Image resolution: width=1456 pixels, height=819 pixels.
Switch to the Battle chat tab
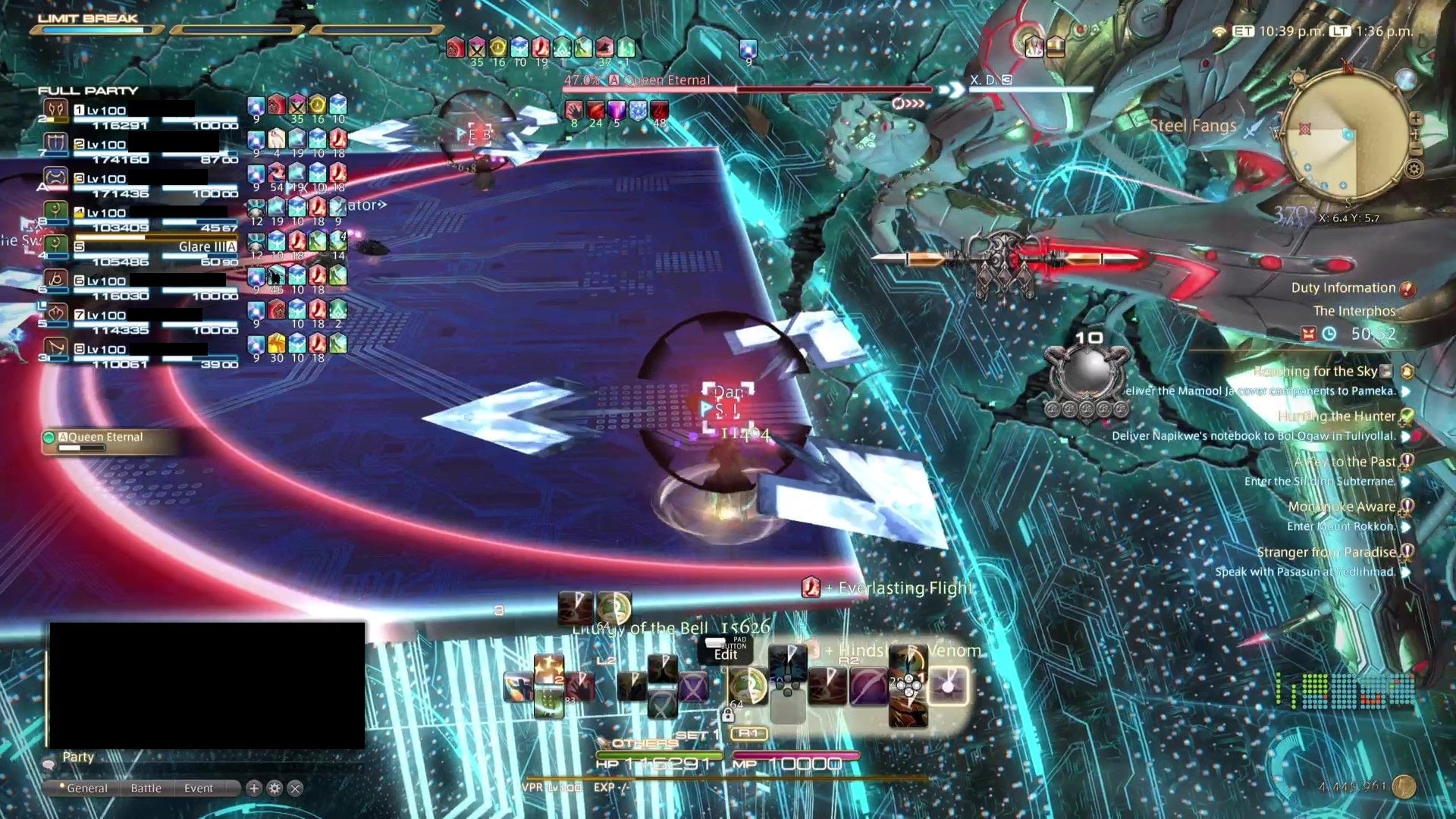click(x=146, y=787)
